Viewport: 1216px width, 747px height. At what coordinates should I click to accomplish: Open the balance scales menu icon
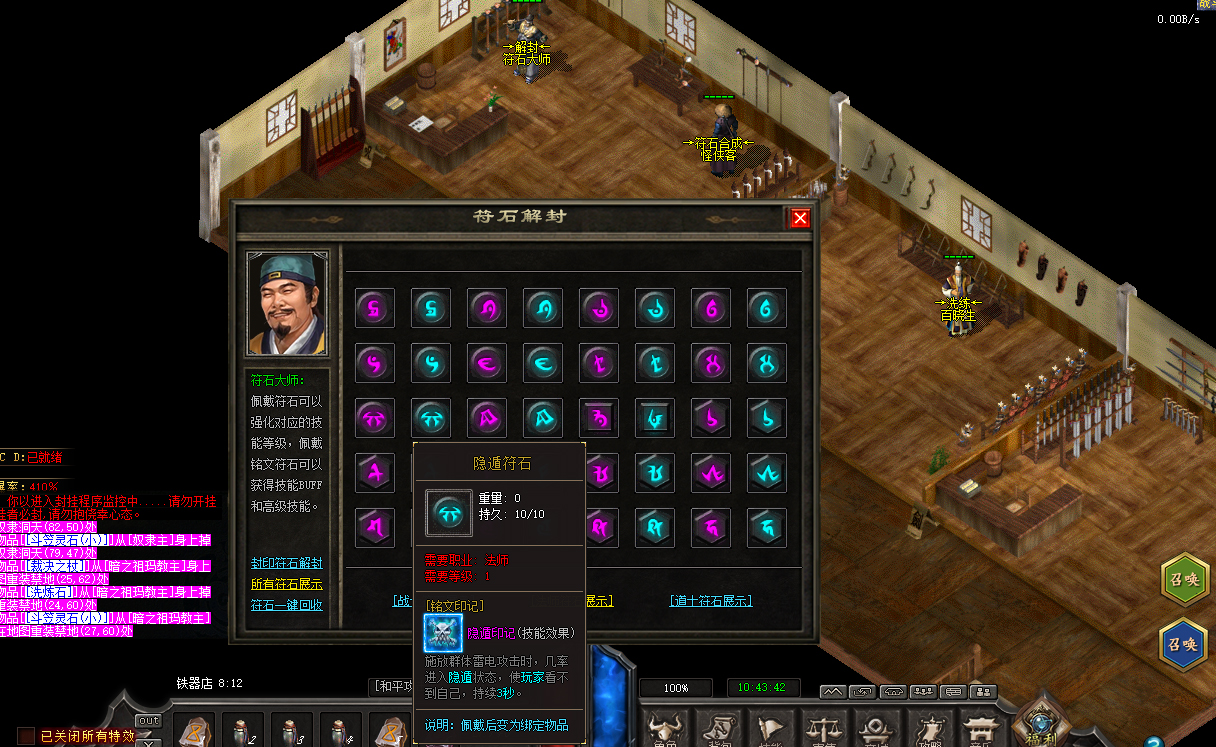[824, 728]
